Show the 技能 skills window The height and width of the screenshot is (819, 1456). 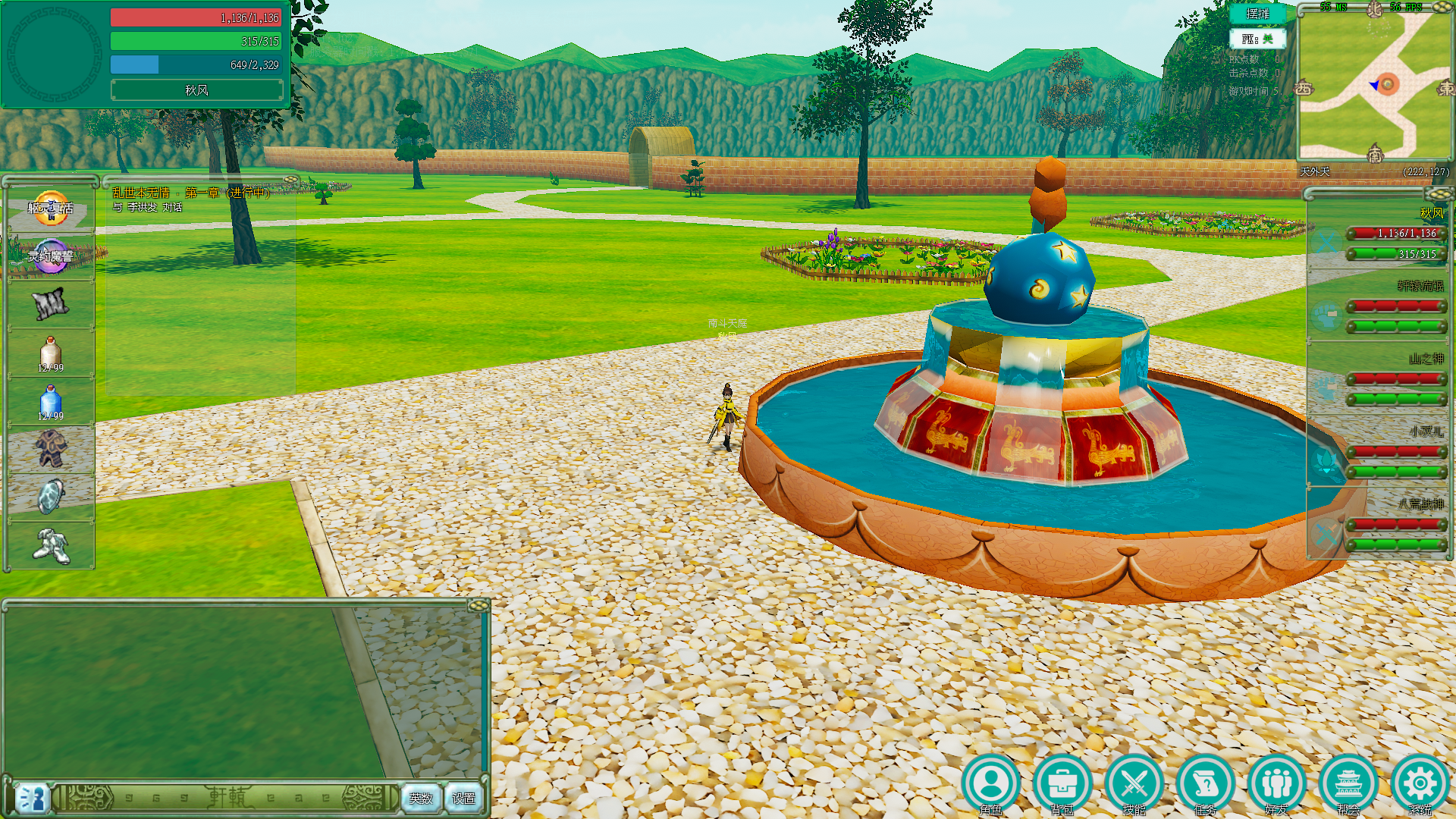[1134, 784]
